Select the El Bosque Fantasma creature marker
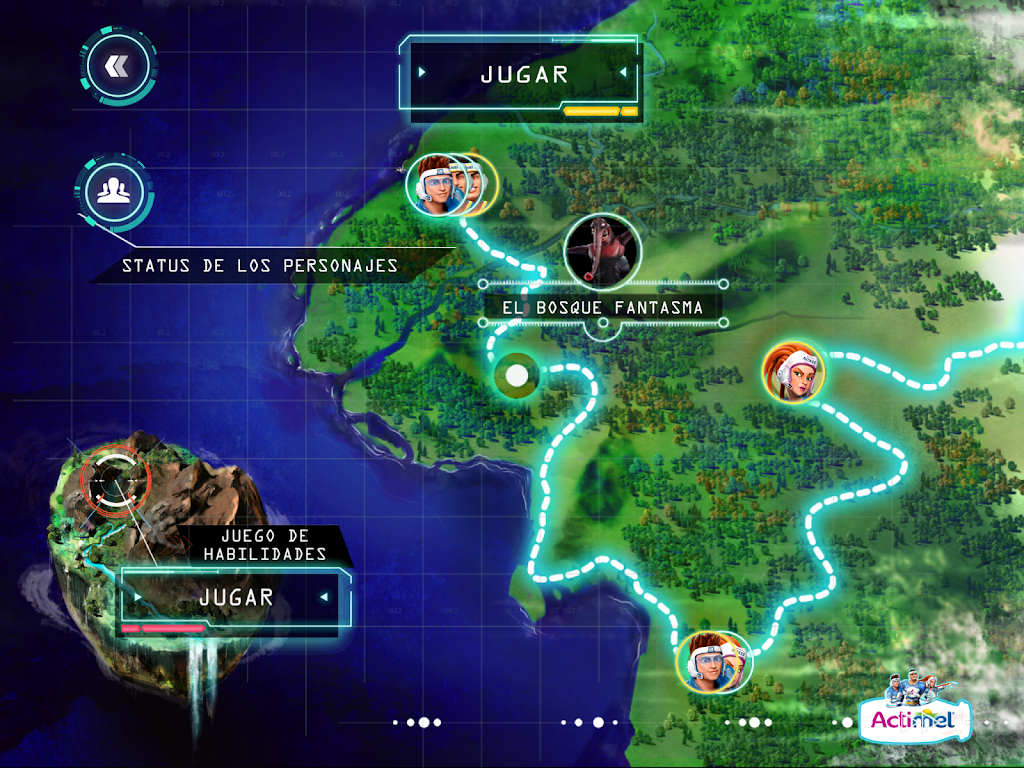 (602, 251)
